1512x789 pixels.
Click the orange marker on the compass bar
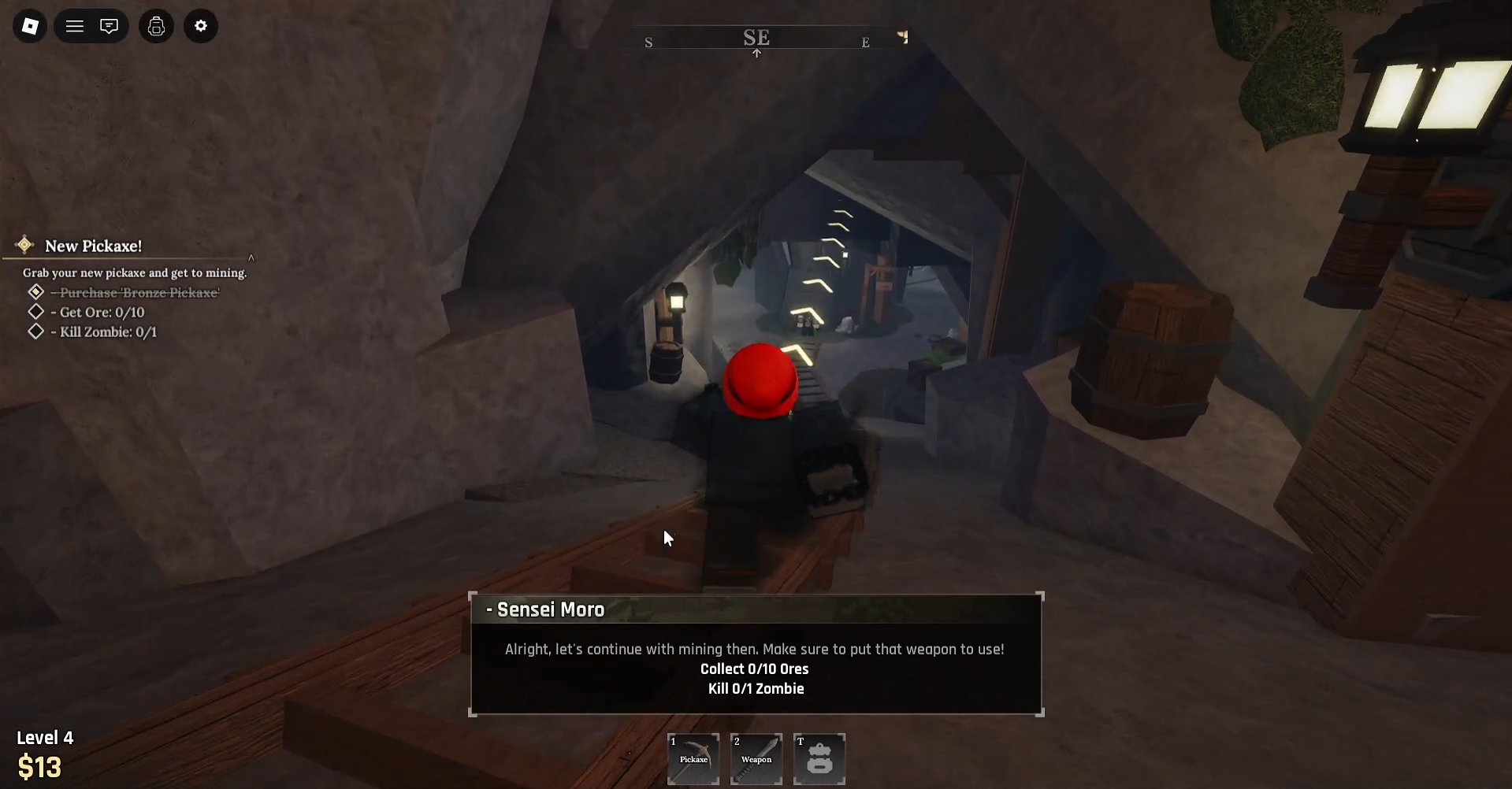(x=903, y=36)
